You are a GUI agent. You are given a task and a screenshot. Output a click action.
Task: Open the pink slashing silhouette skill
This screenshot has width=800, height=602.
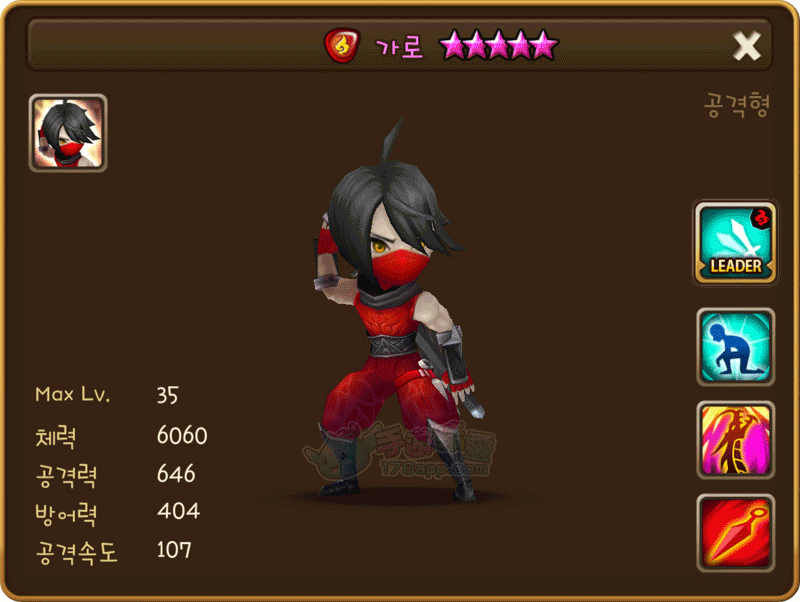(x=735, y=439)
